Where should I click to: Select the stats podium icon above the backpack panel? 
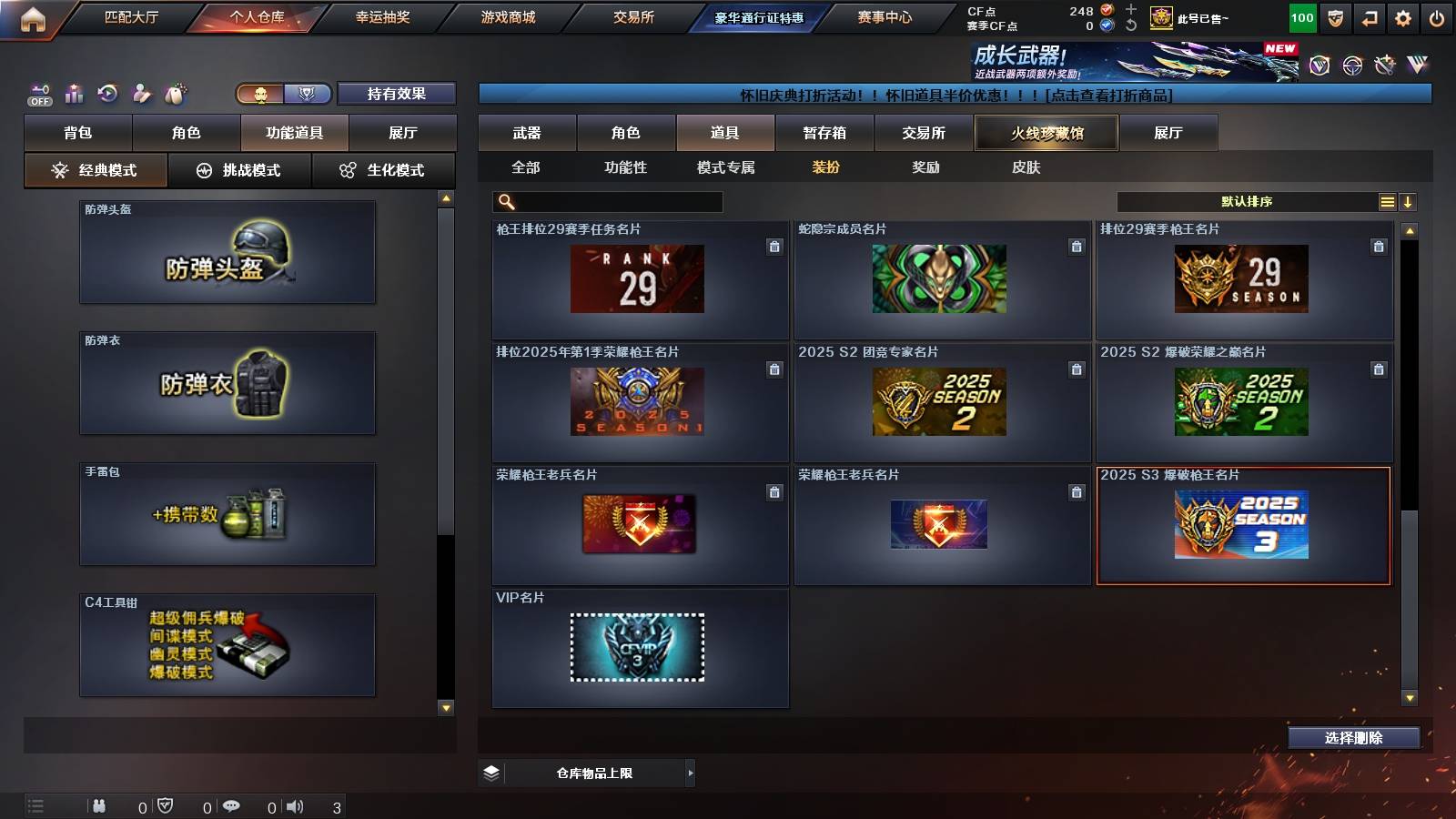click(74, 93)
